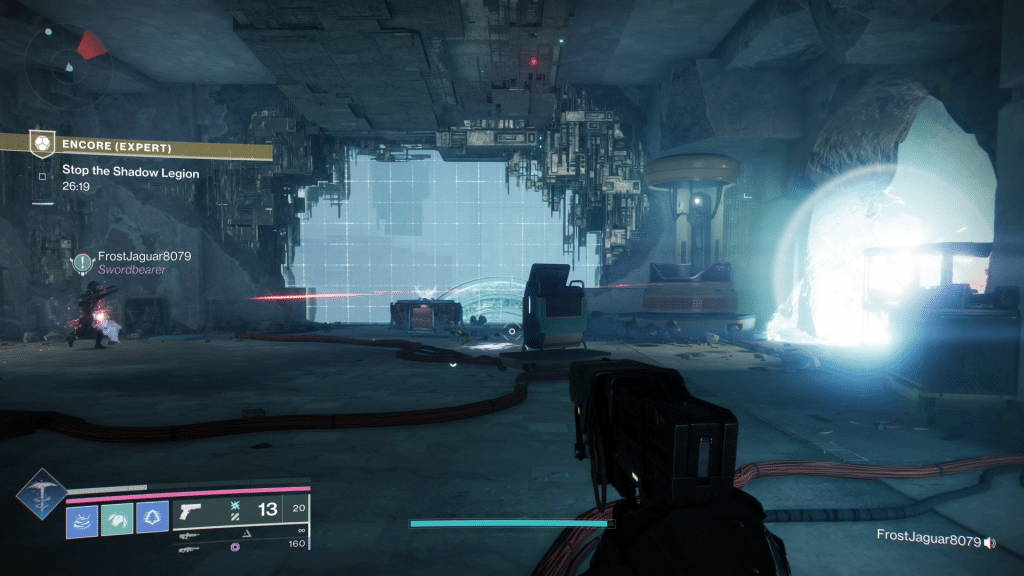Activate the class ability icon

click(x=152, y=517)
